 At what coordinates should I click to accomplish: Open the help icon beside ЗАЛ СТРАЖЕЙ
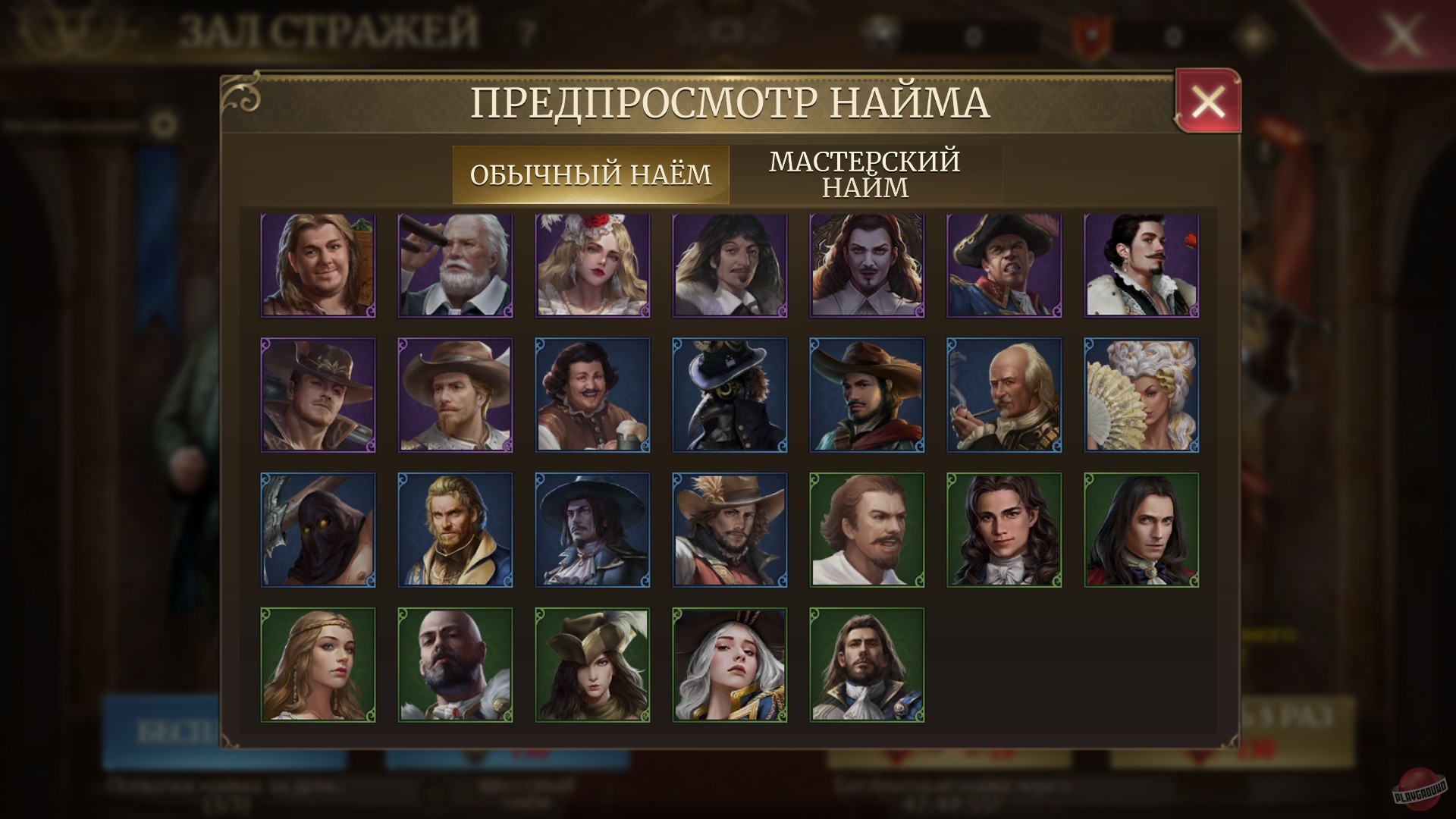pos(524,32)
